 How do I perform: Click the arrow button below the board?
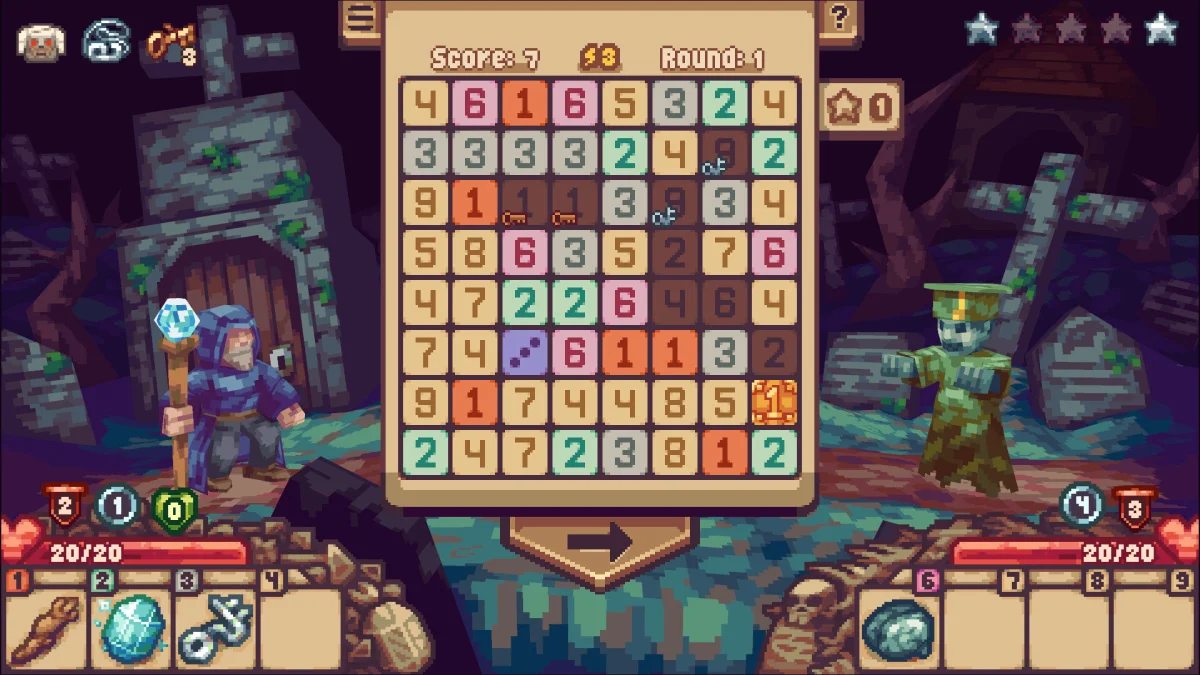pos(600,541)
